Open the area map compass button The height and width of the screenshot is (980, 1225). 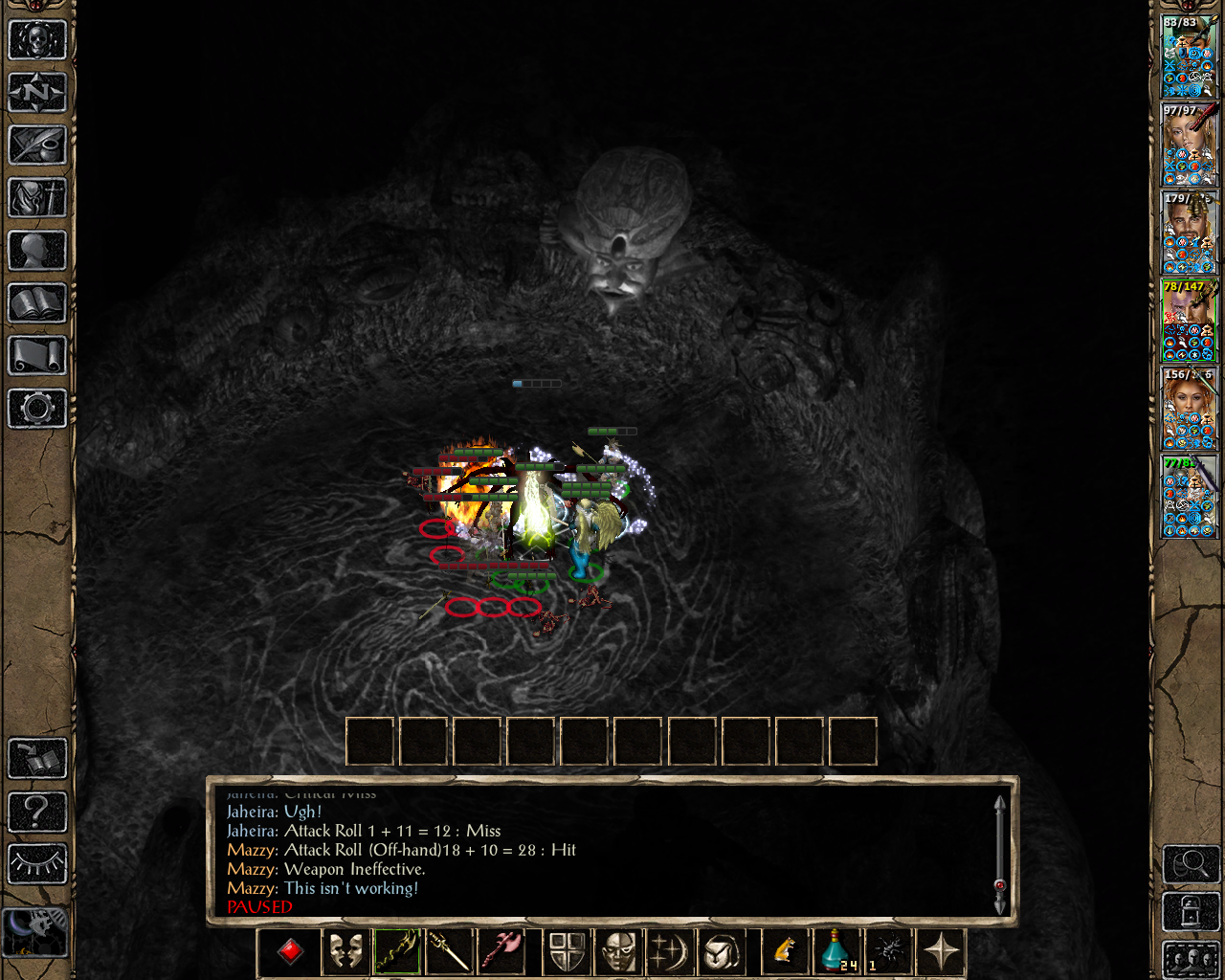37,93
